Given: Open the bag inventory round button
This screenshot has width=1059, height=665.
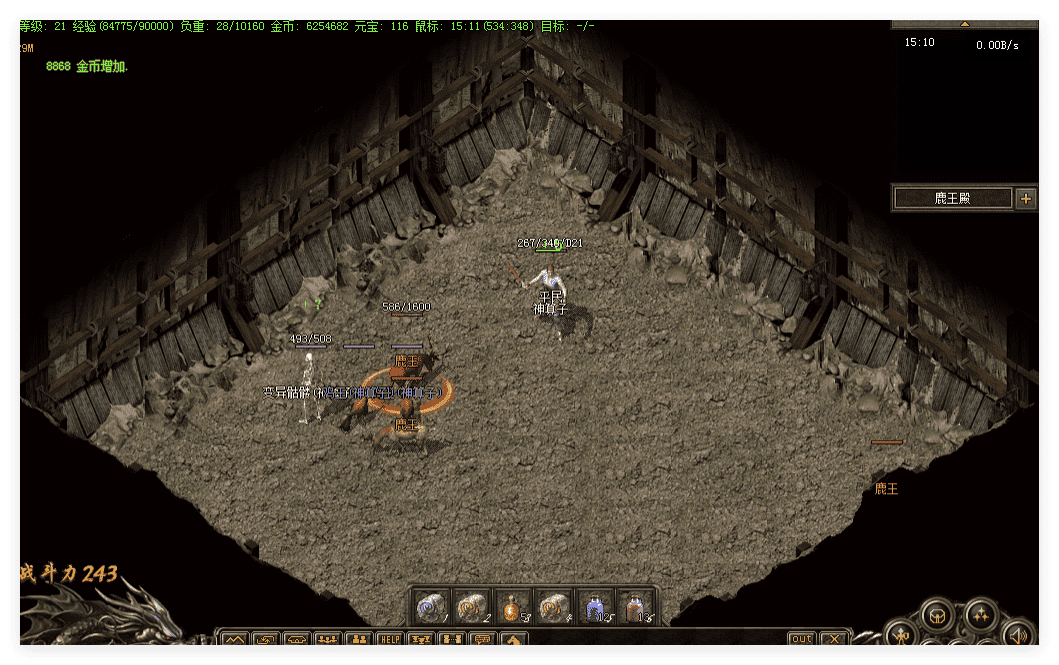Looking at the screenshot, I should coord(937,614).
